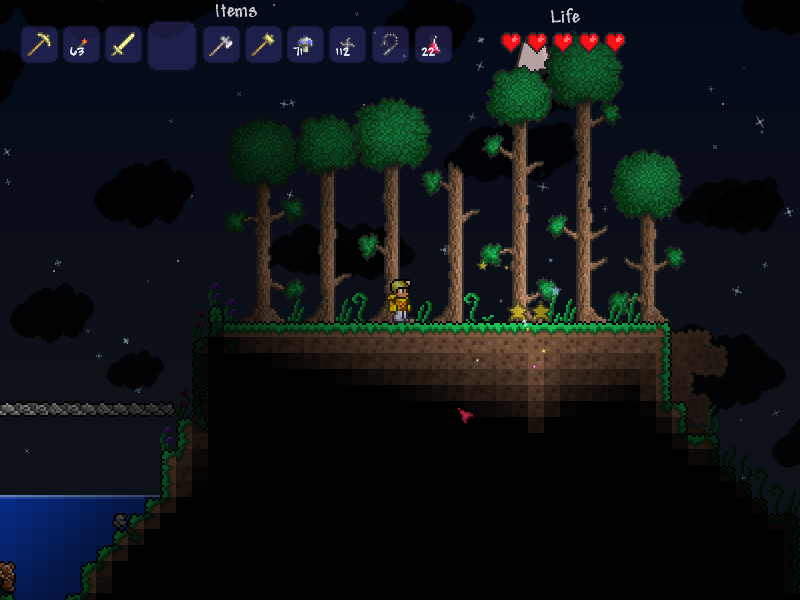Choose the torch stack of 63
800x600 pixels.
(x=81, y=45)
